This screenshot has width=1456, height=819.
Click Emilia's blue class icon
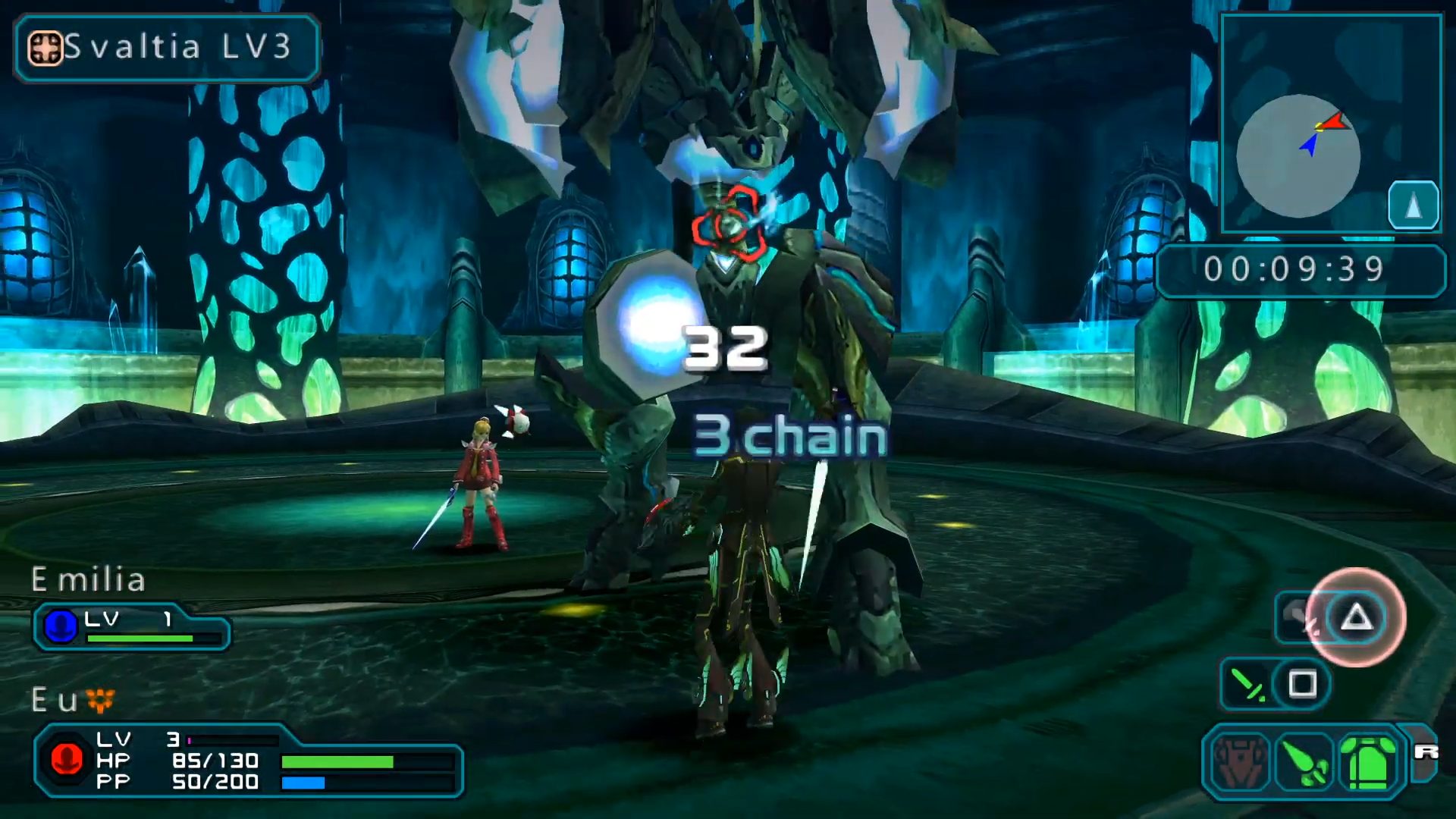(x=61, y=626)
